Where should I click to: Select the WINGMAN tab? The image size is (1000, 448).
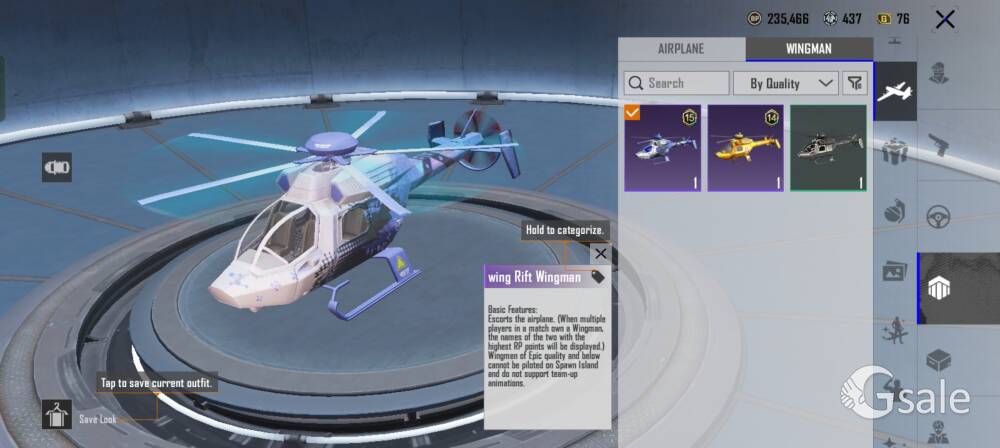pyautogui.click(x=808, y=48)
